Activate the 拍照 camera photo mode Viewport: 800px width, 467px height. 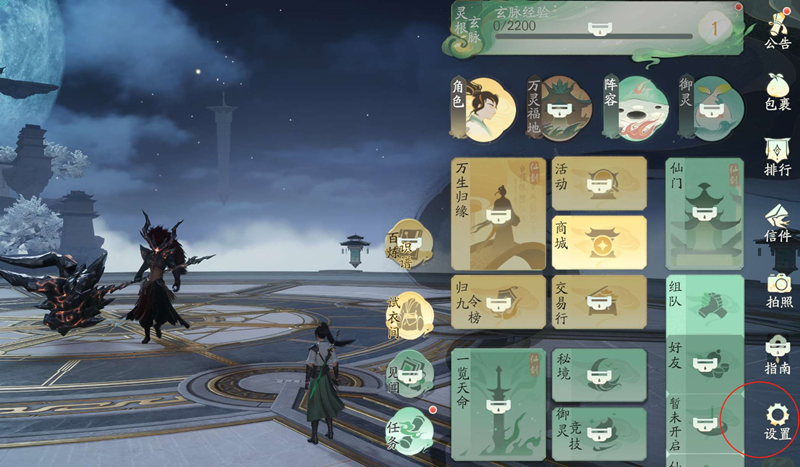777,289
